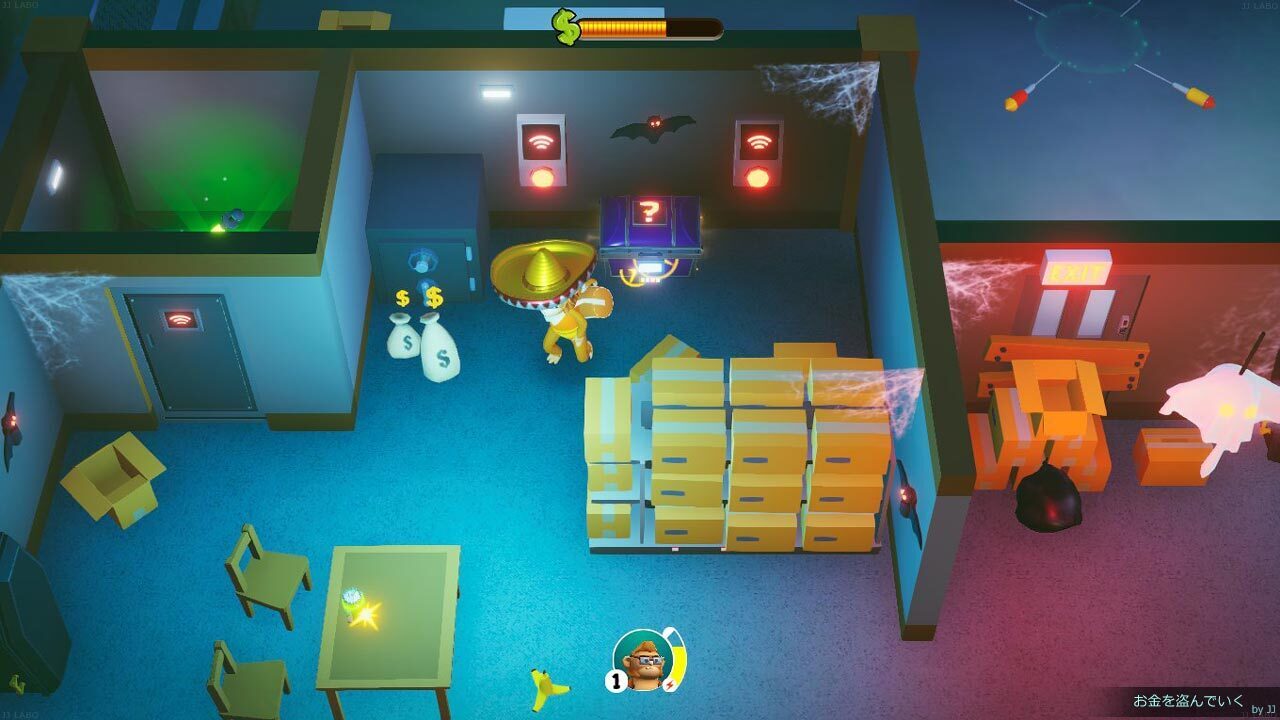Click the Wi-Fi card reader right of the bat
This screenshot has width=1280, height=720.
[756, 145]
